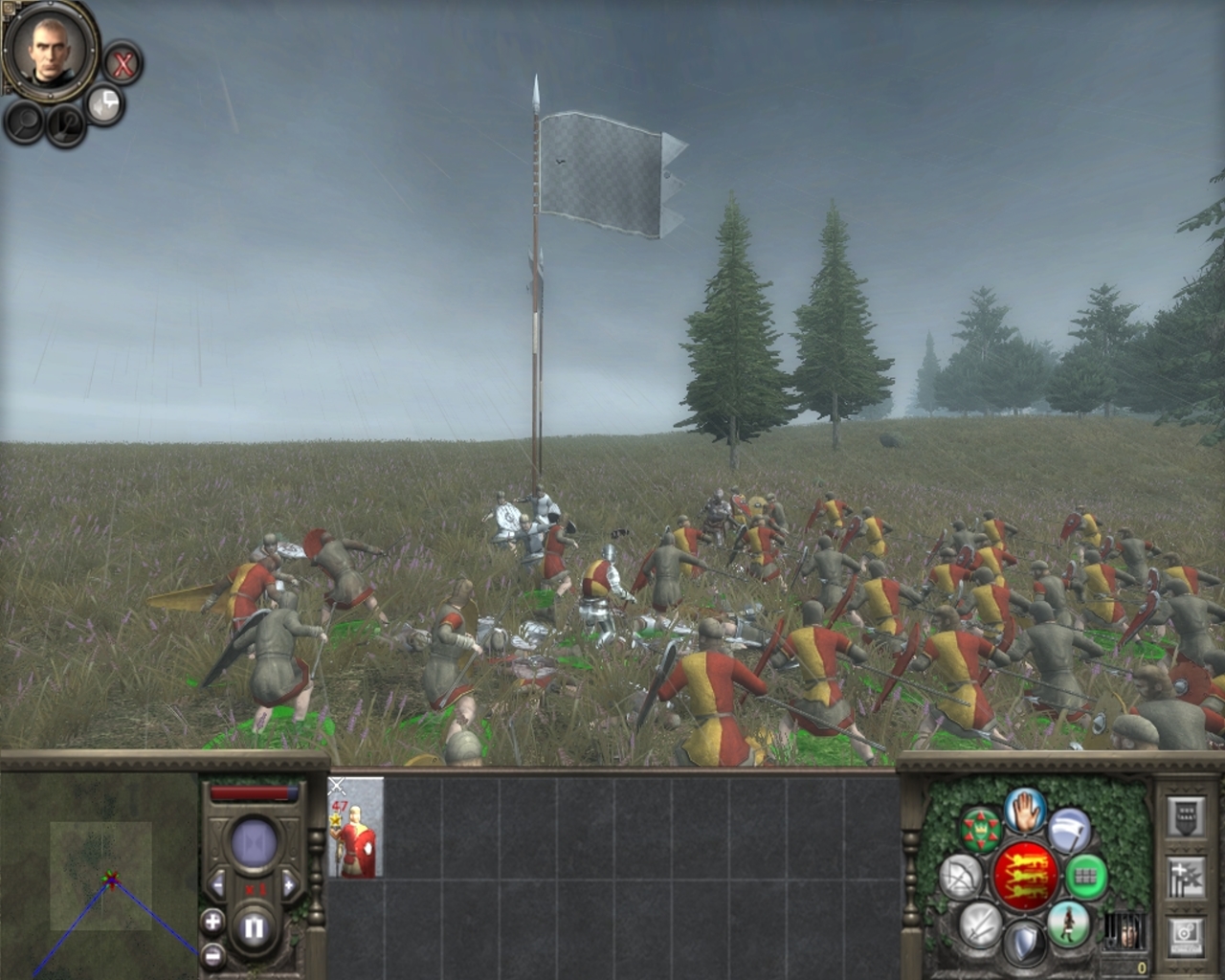Increase the battle game speed
1225x980 pixels.
coord(288,882)
